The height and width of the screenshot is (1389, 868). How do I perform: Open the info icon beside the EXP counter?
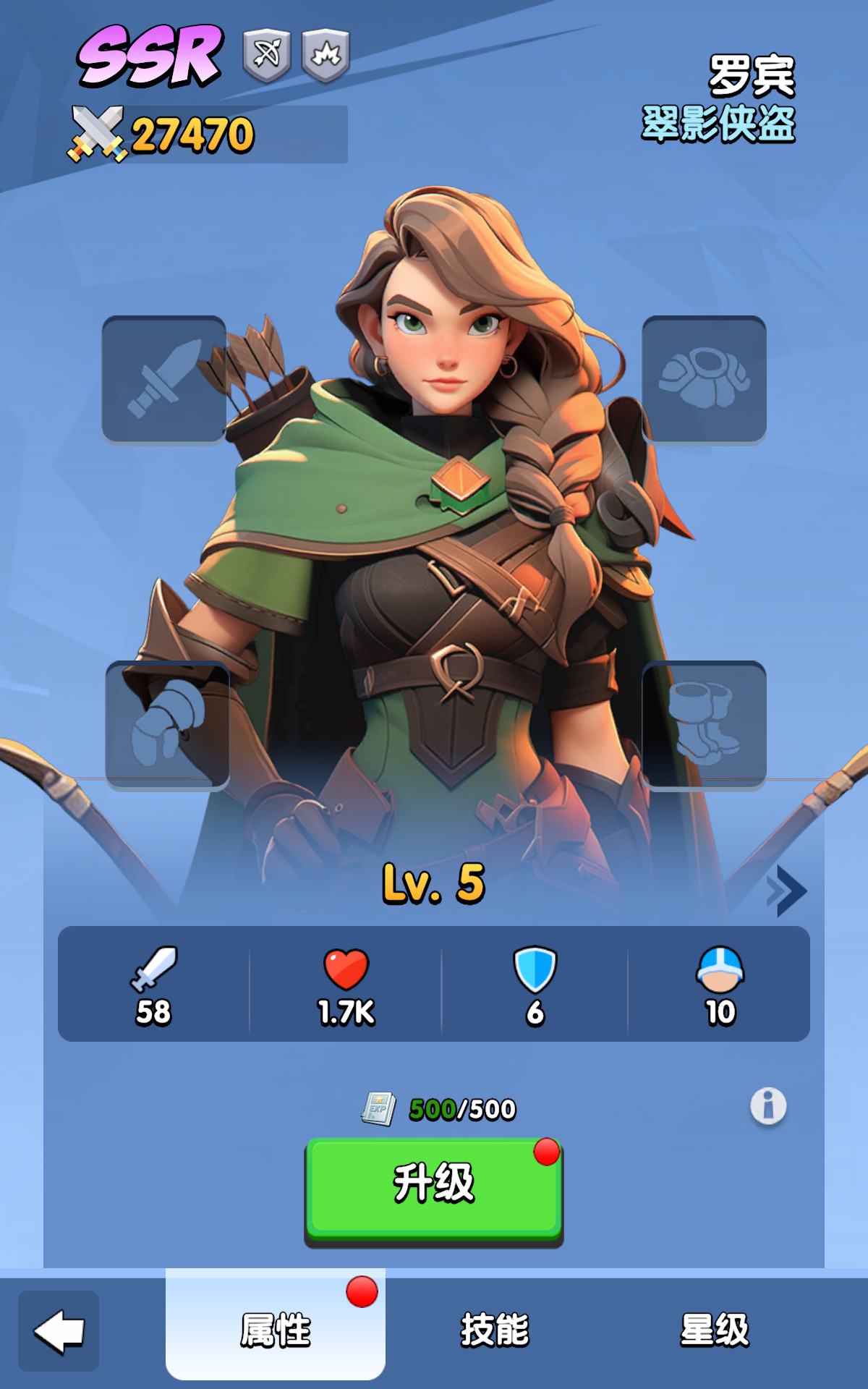pos(768,1106)
